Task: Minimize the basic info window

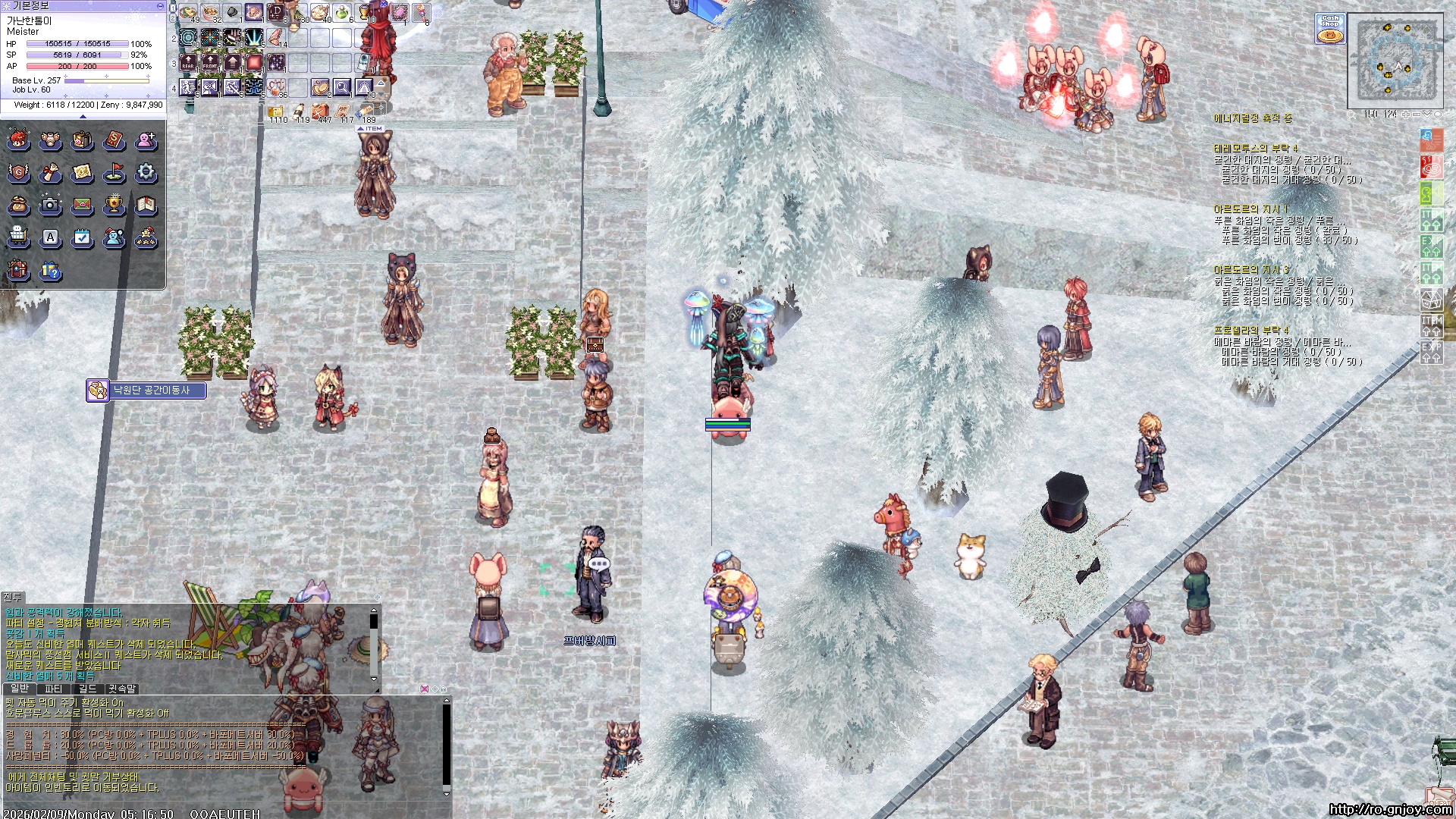Action: pos(159,5)
